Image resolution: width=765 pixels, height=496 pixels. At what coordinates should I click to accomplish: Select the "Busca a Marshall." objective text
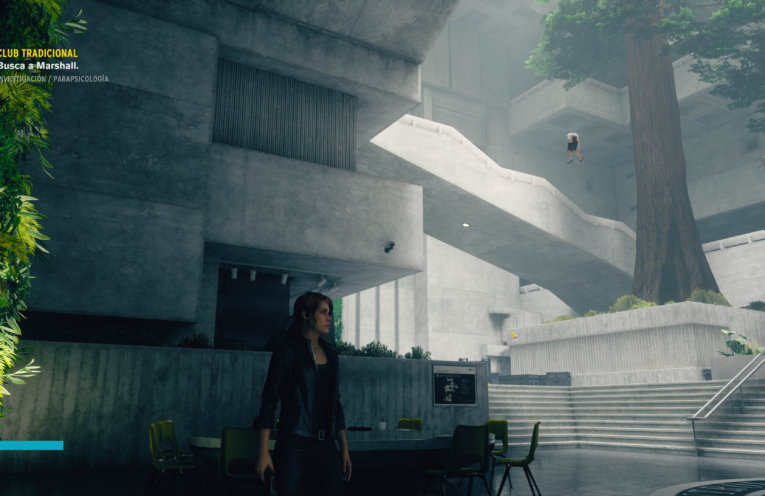(x=39, y=65)
